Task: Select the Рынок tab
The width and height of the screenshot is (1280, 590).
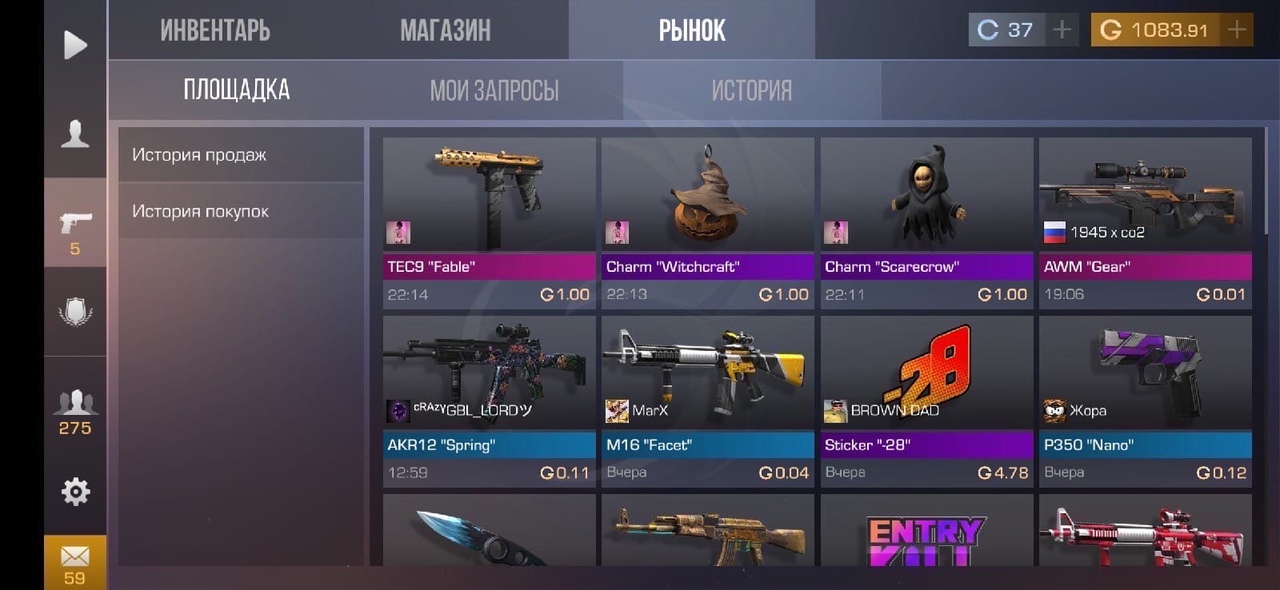Action: point(692,30)
